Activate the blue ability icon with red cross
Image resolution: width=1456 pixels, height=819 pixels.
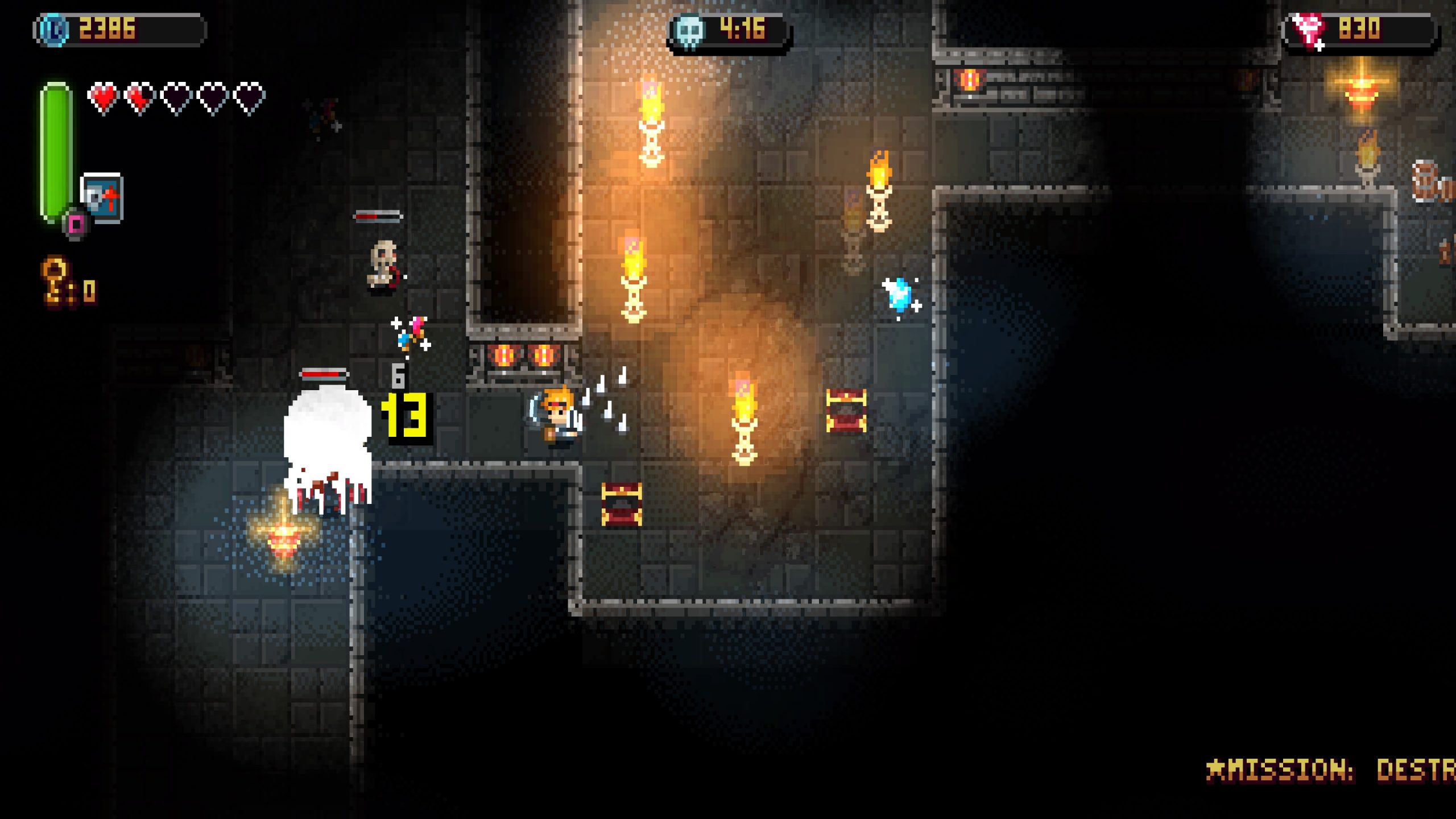(x=102, y=197)
